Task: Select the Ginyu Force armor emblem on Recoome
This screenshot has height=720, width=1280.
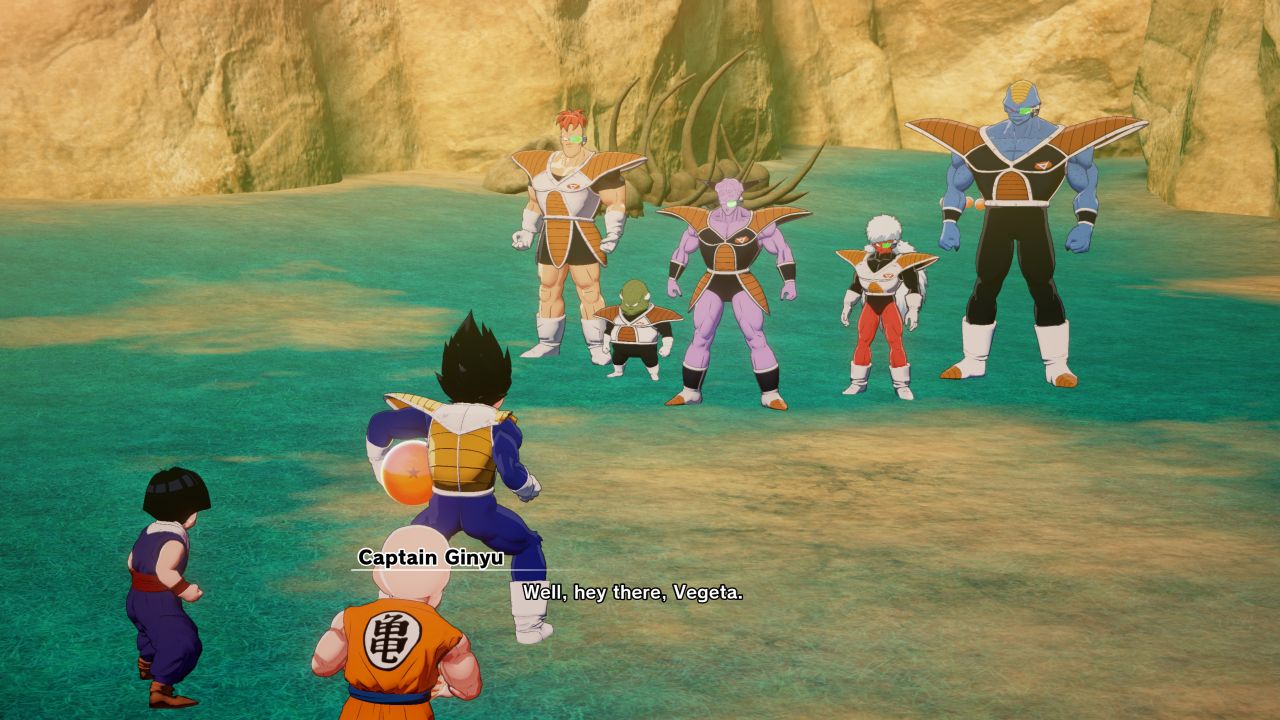Action: click(x=573, y=186)
